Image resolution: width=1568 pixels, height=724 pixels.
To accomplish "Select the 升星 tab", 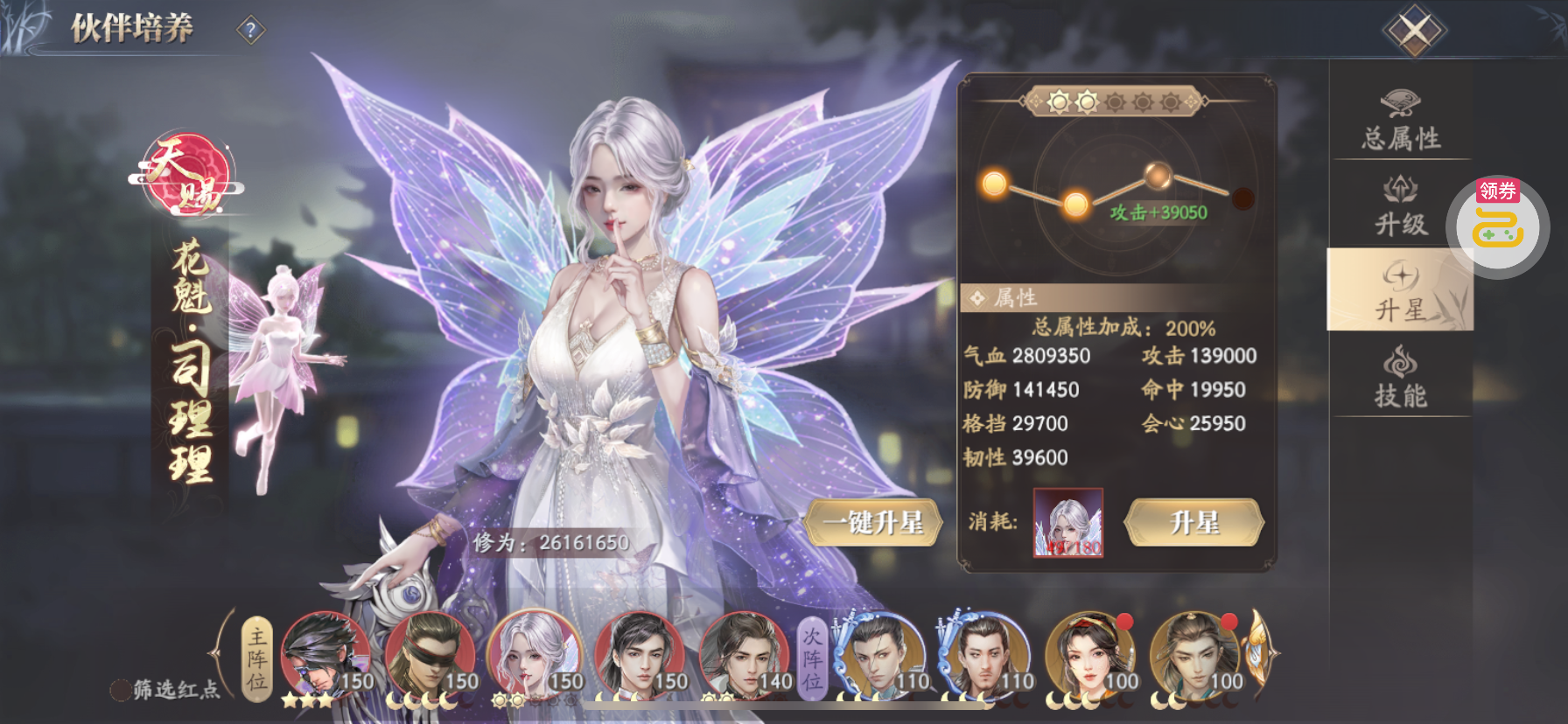I will (x=1400, y=290).
